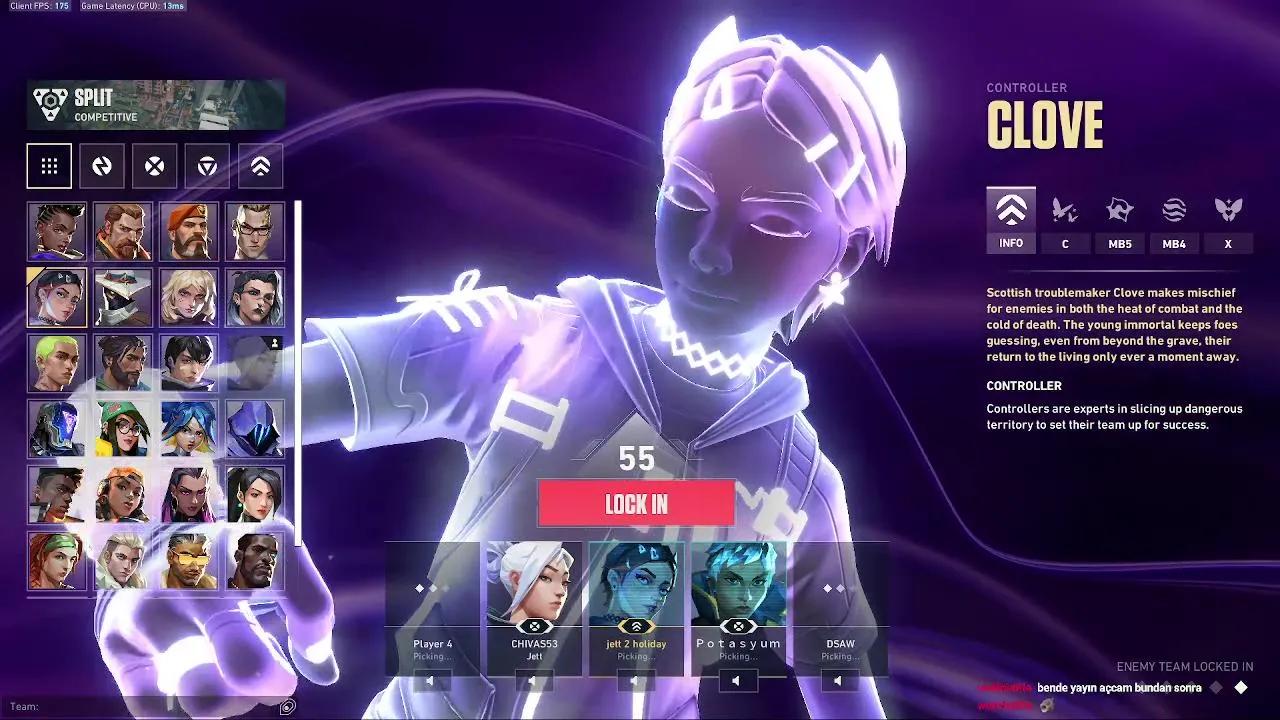Mute CHIVAS53's voice with speaker icon
This screenshot has width=1280, height=720.
(x=533, y=680)
